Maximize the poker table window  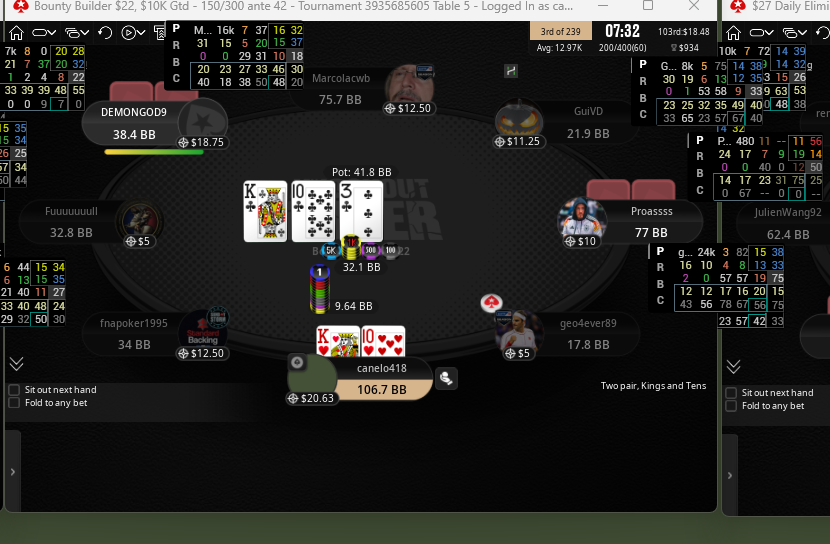click(x=648, y=6)
